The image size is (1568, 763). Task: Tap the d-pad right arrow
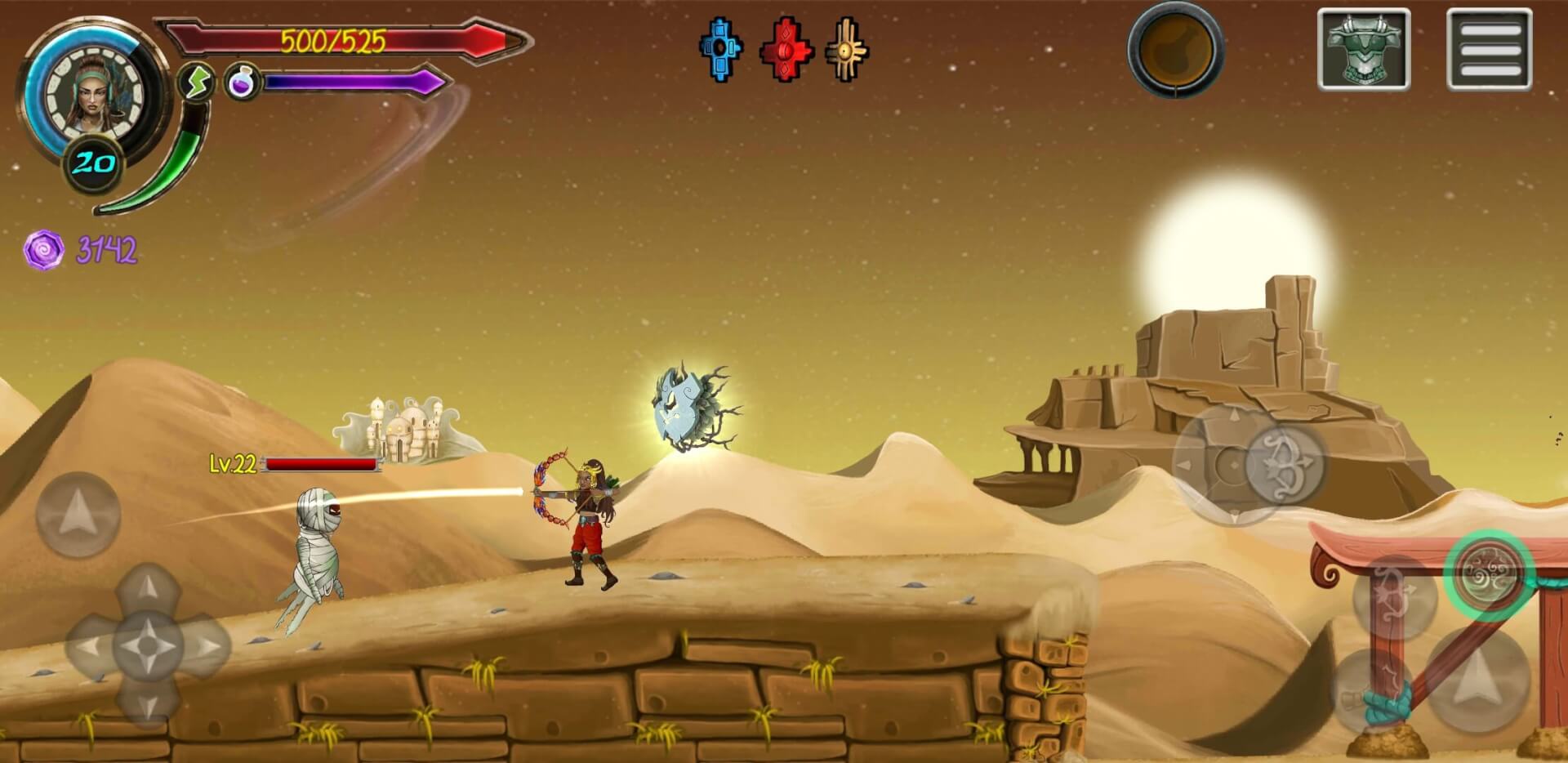208,647
